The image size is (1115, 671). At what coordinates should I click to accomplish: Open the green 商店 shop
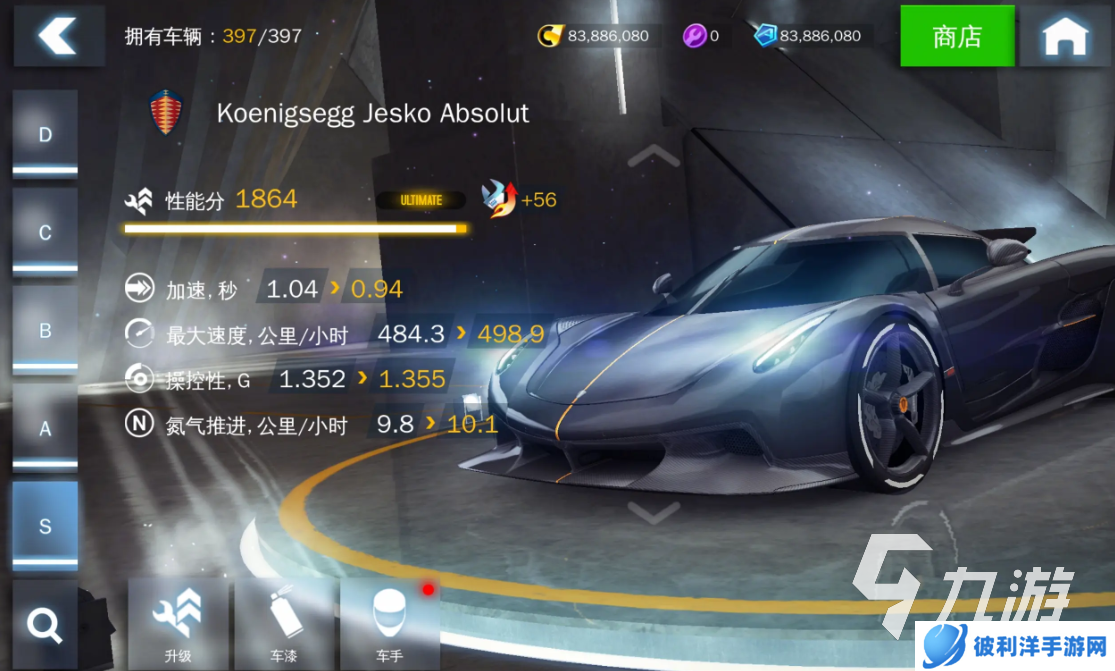[x=957, y=36]
